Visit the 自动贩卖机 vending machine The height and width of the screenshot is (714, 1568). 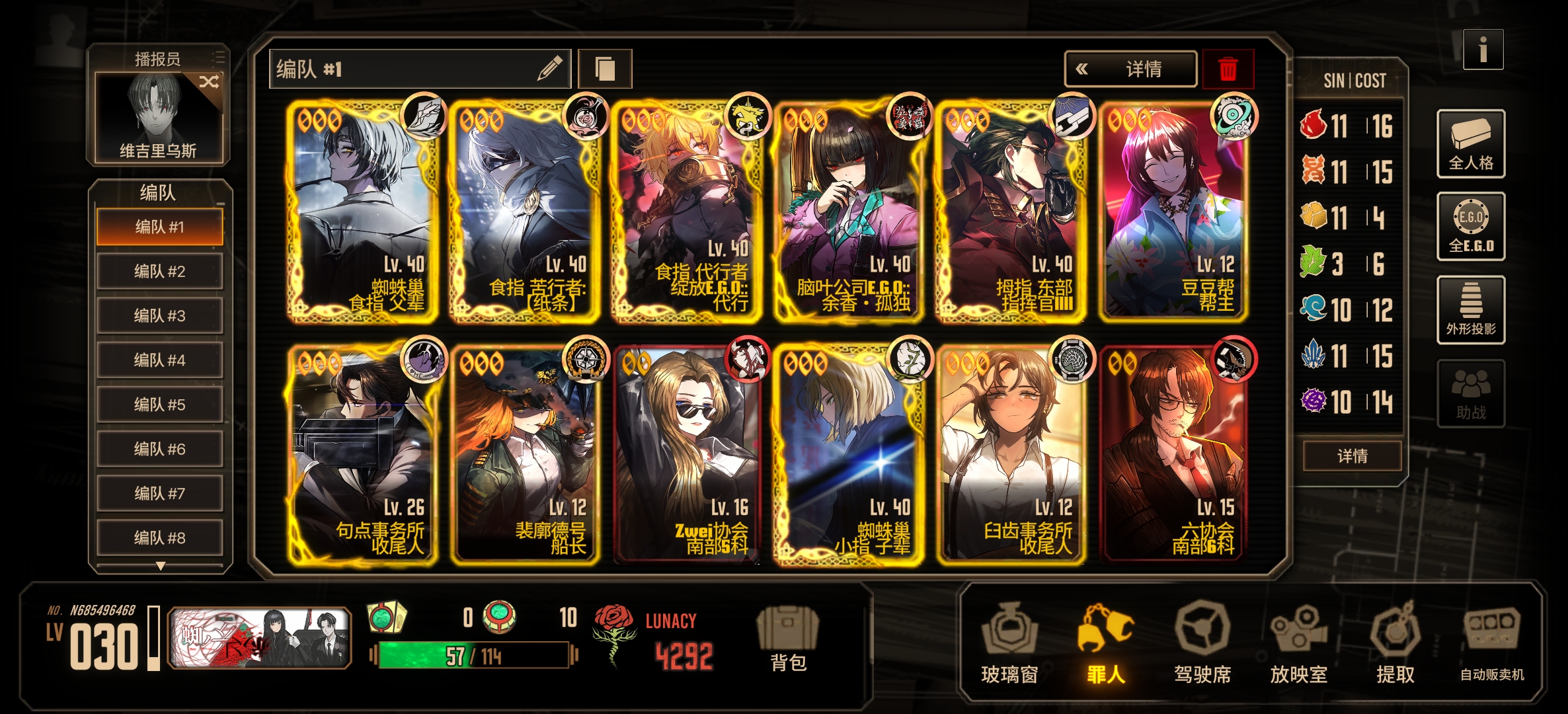click(x=1492, y=643)
